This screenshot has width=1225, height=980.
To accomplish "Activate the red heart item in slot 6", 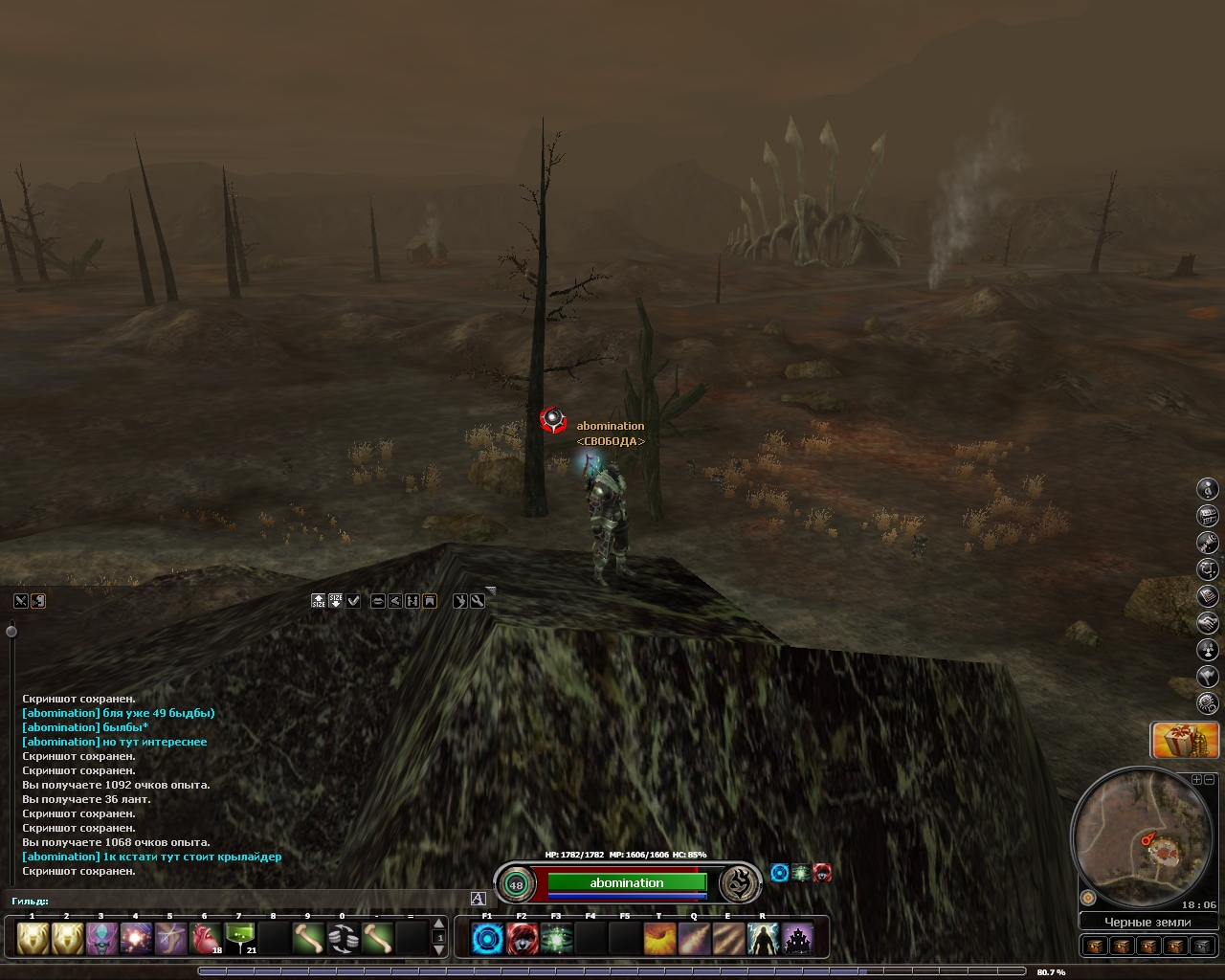I will click(206, 938).
